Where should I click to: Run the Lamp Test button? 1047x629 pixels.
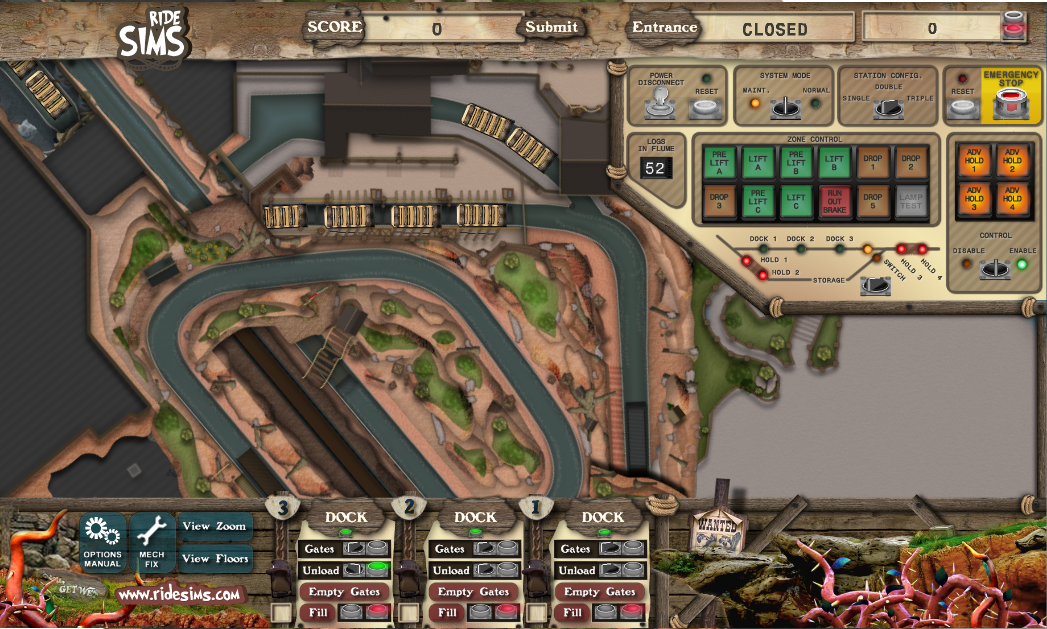tap(909, 201)
